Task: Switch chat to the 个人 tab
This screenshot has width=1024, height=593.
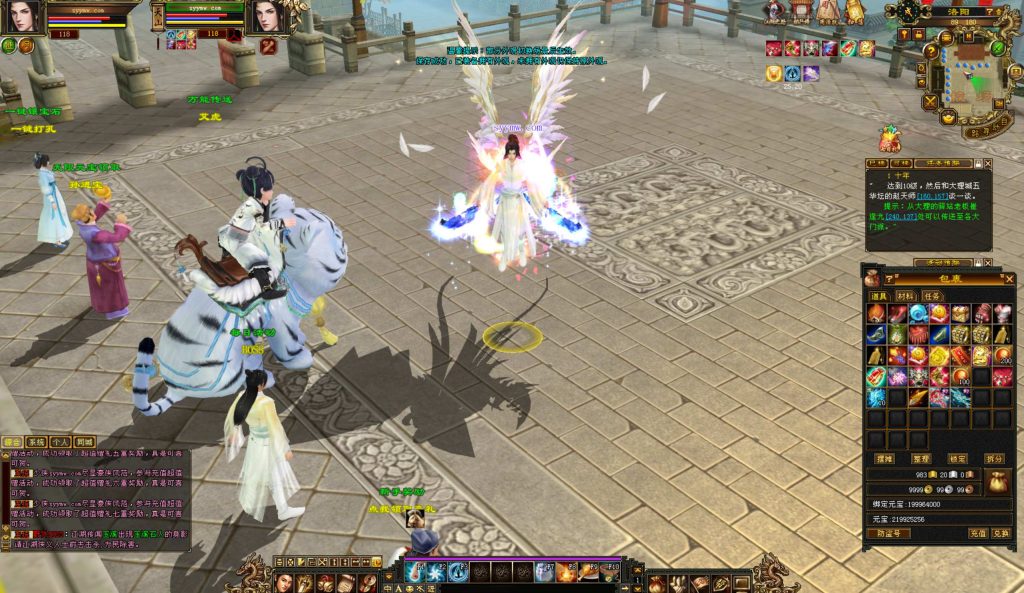Action: (61, 441)
